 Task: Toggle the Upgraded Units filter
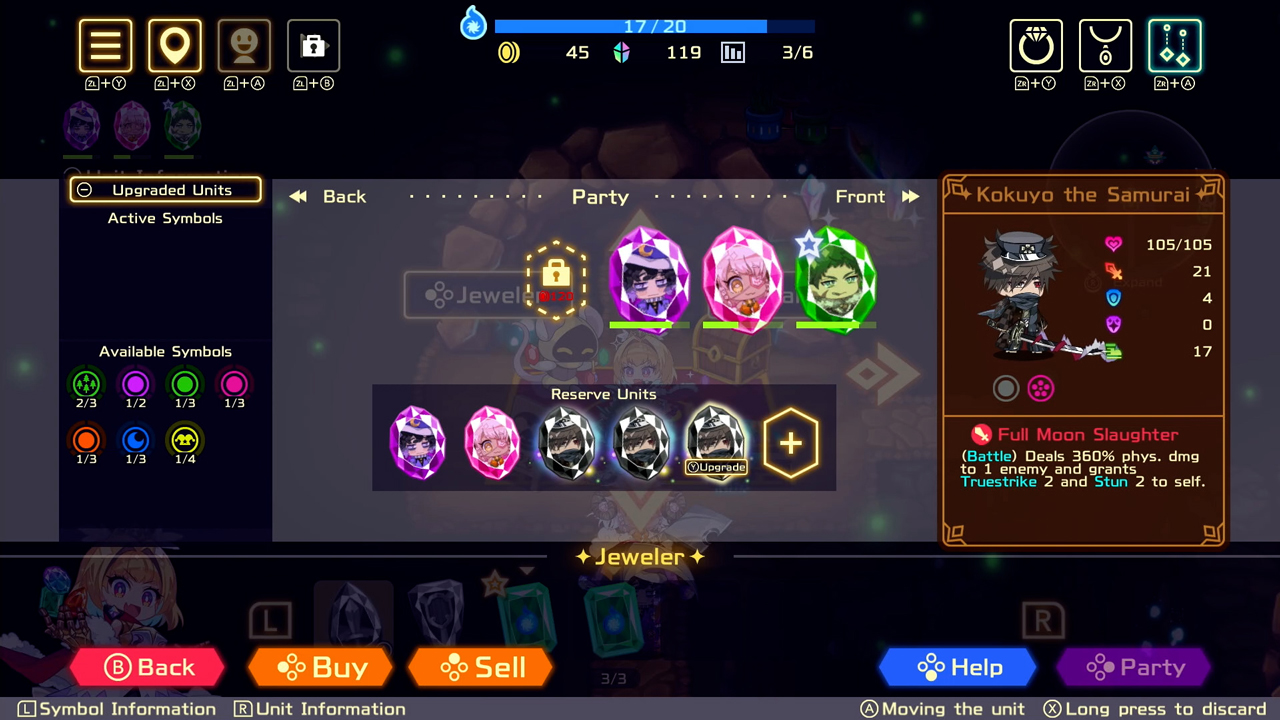(x=165, y=189)
